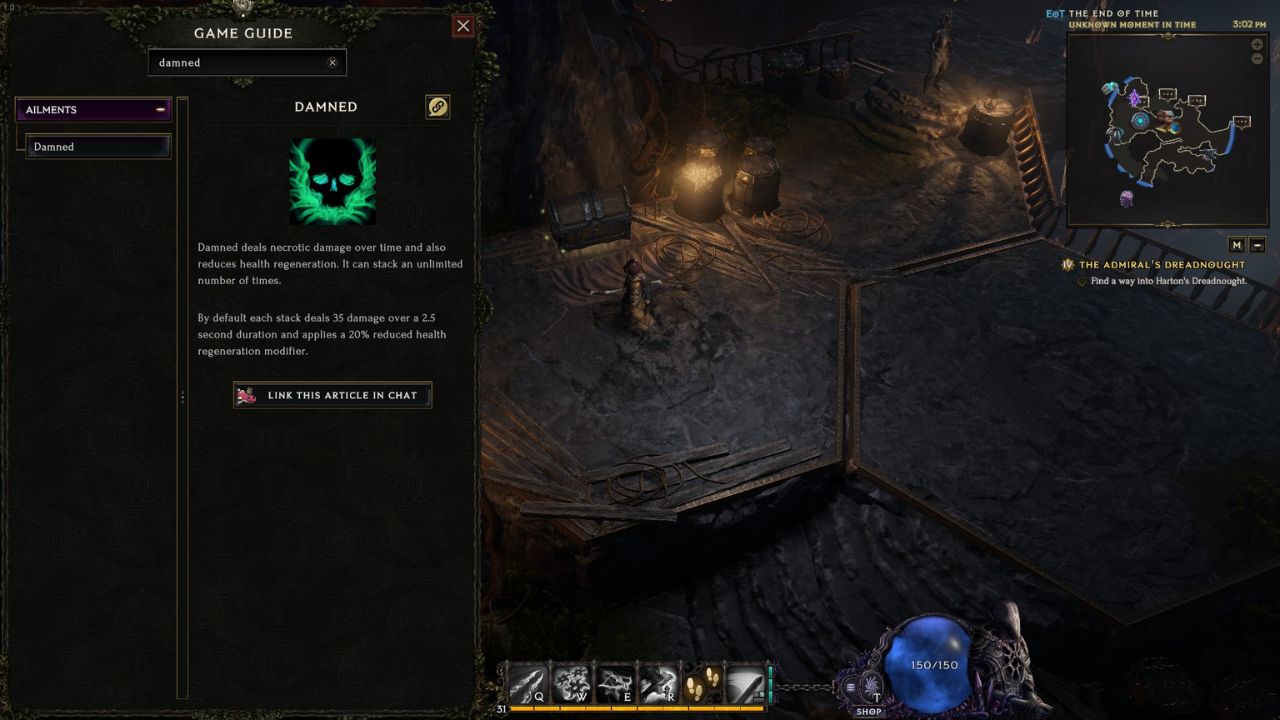This screenshot has width=1280, height=720.
Task: Click inside the Game Guide search box
Action: 240,62
